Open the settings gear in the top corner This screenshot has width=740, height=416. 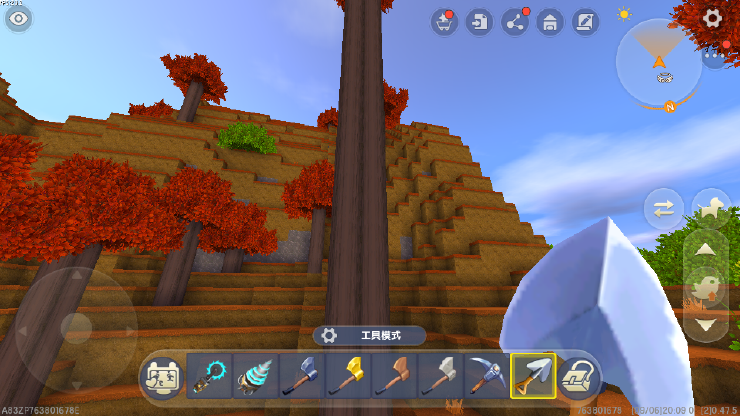(x=712, y=17)
